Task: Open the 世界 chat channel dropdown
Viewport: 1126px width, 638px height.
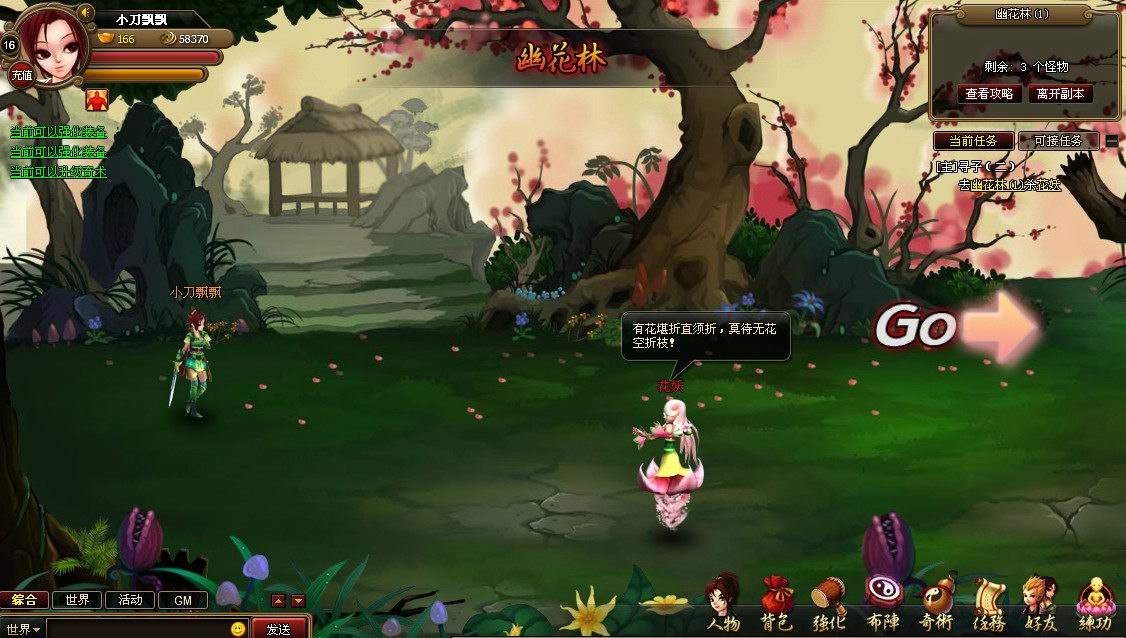Action: pyautogui.click(x=23, y=629)
